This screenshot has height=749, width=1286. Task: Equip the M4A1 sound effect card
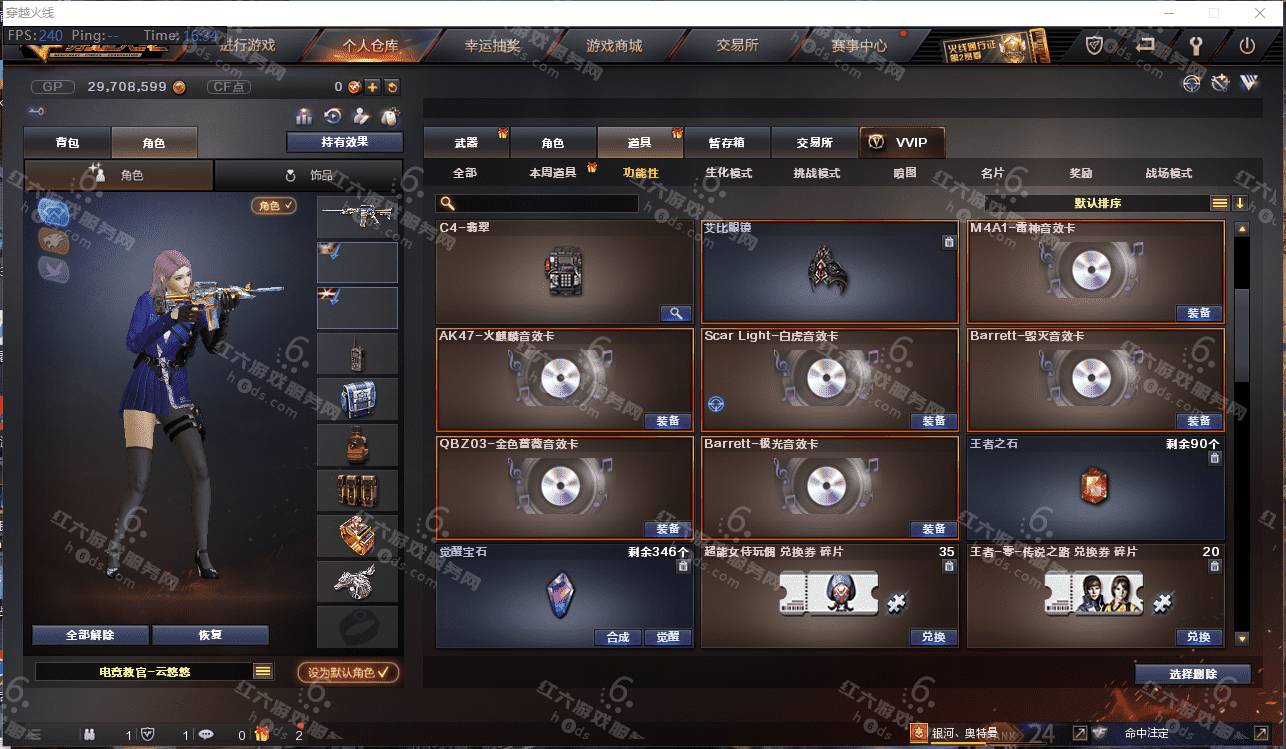[x=1198, y=313]
